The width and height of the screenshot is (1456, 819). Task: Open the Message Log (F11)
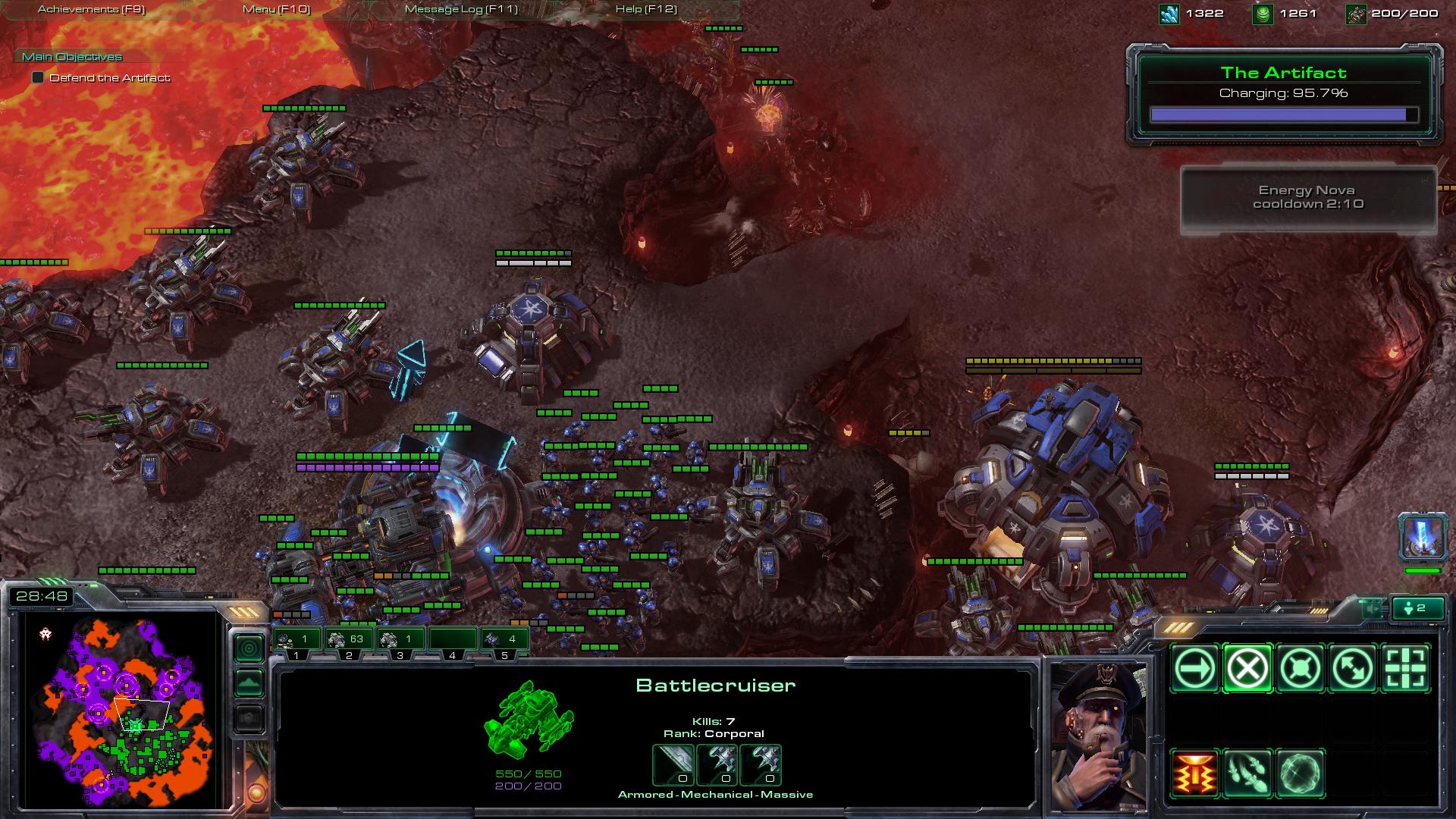pyautogui.click(x=461, y=9)
